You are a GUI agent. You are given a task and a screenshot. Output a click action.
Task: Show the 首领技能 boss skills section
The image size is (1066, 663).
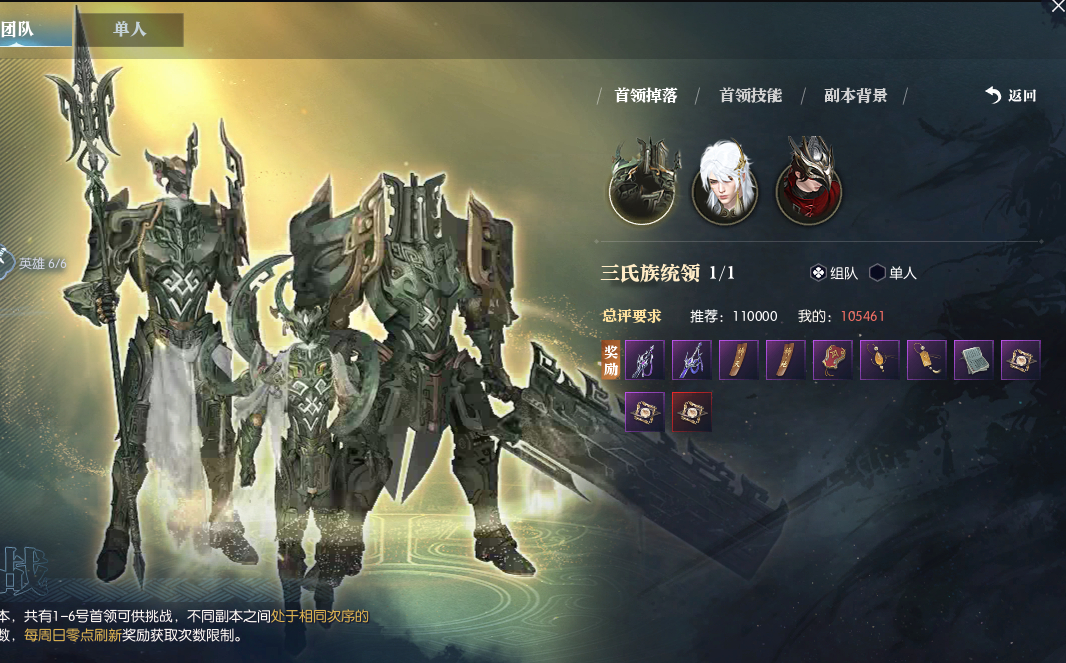[750, 96]
